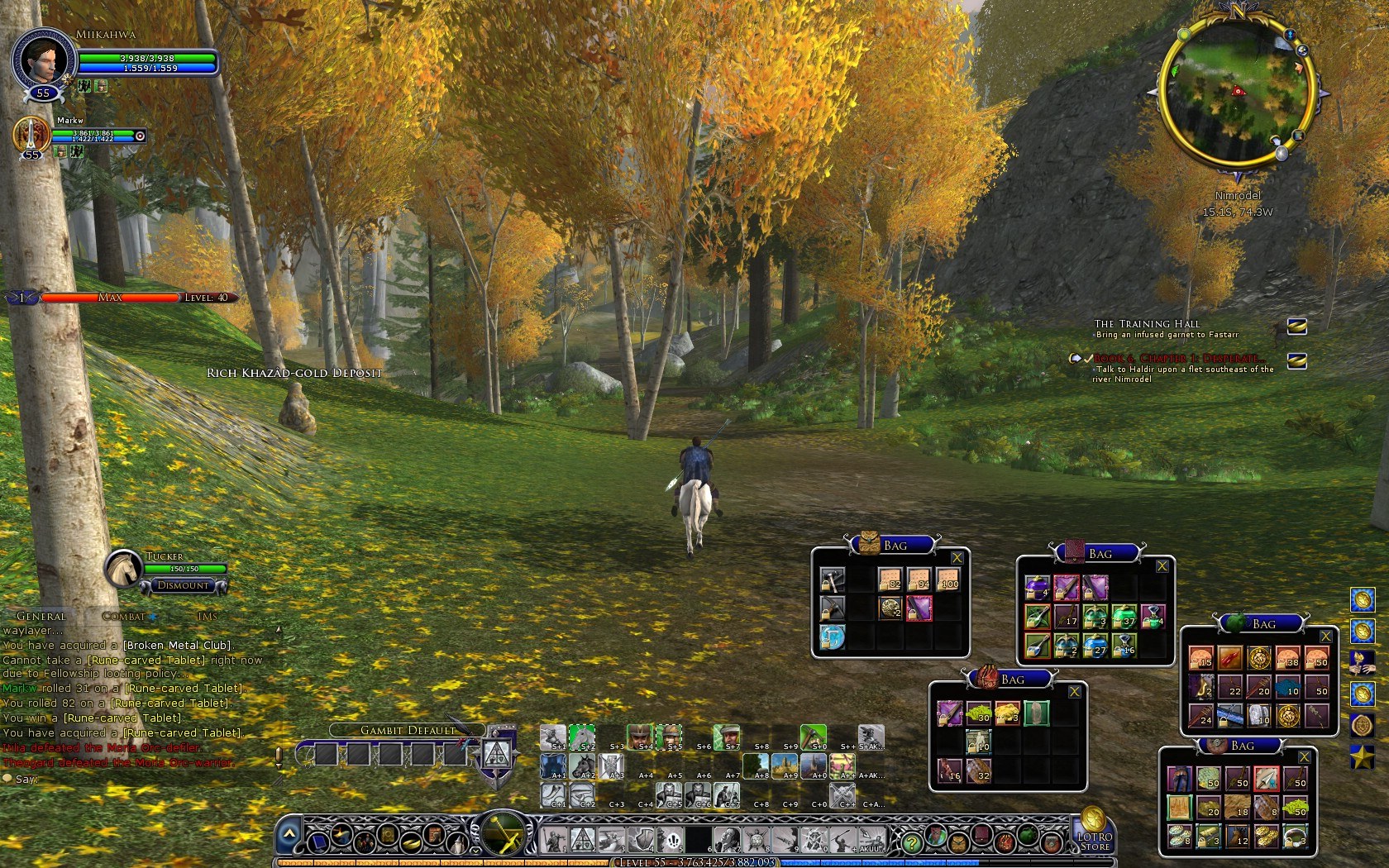Open the help question mark button

(x=911, y=843)
